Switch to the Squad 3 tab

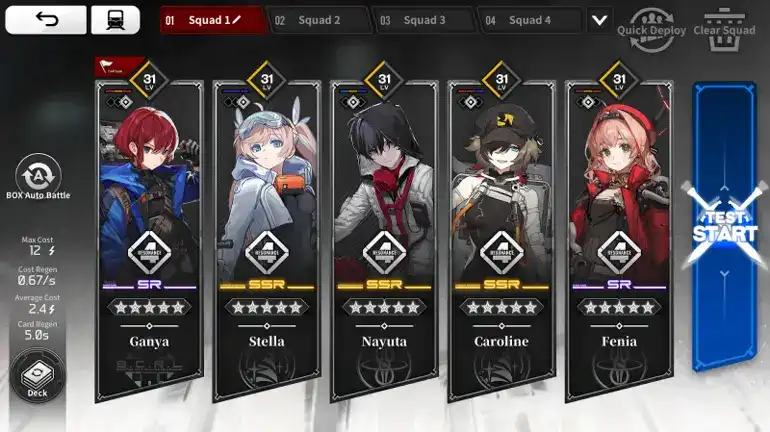pyautogui.click(x=423, y=20)
